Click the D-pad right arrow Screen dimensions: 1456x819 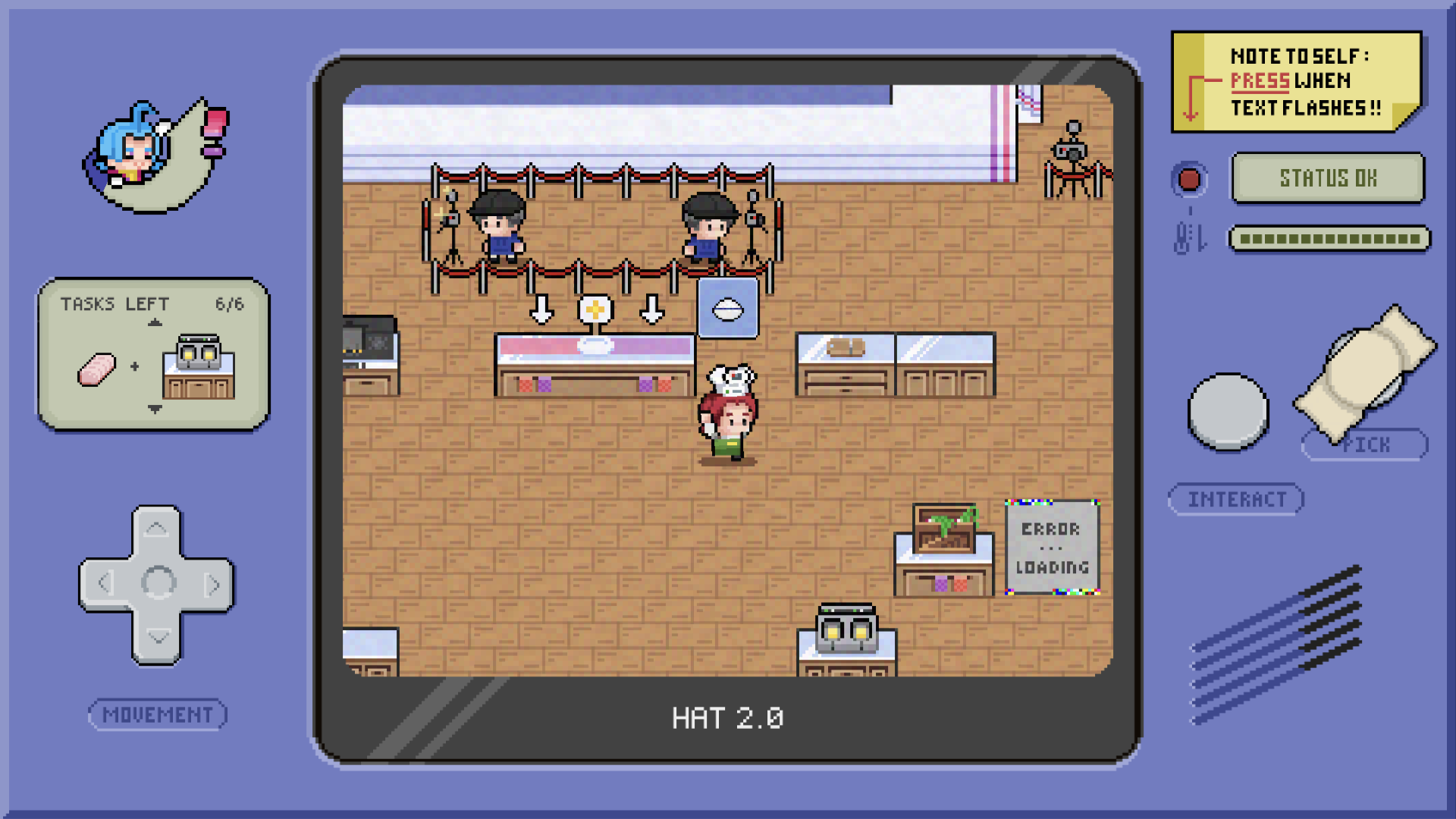click(212, 585)
